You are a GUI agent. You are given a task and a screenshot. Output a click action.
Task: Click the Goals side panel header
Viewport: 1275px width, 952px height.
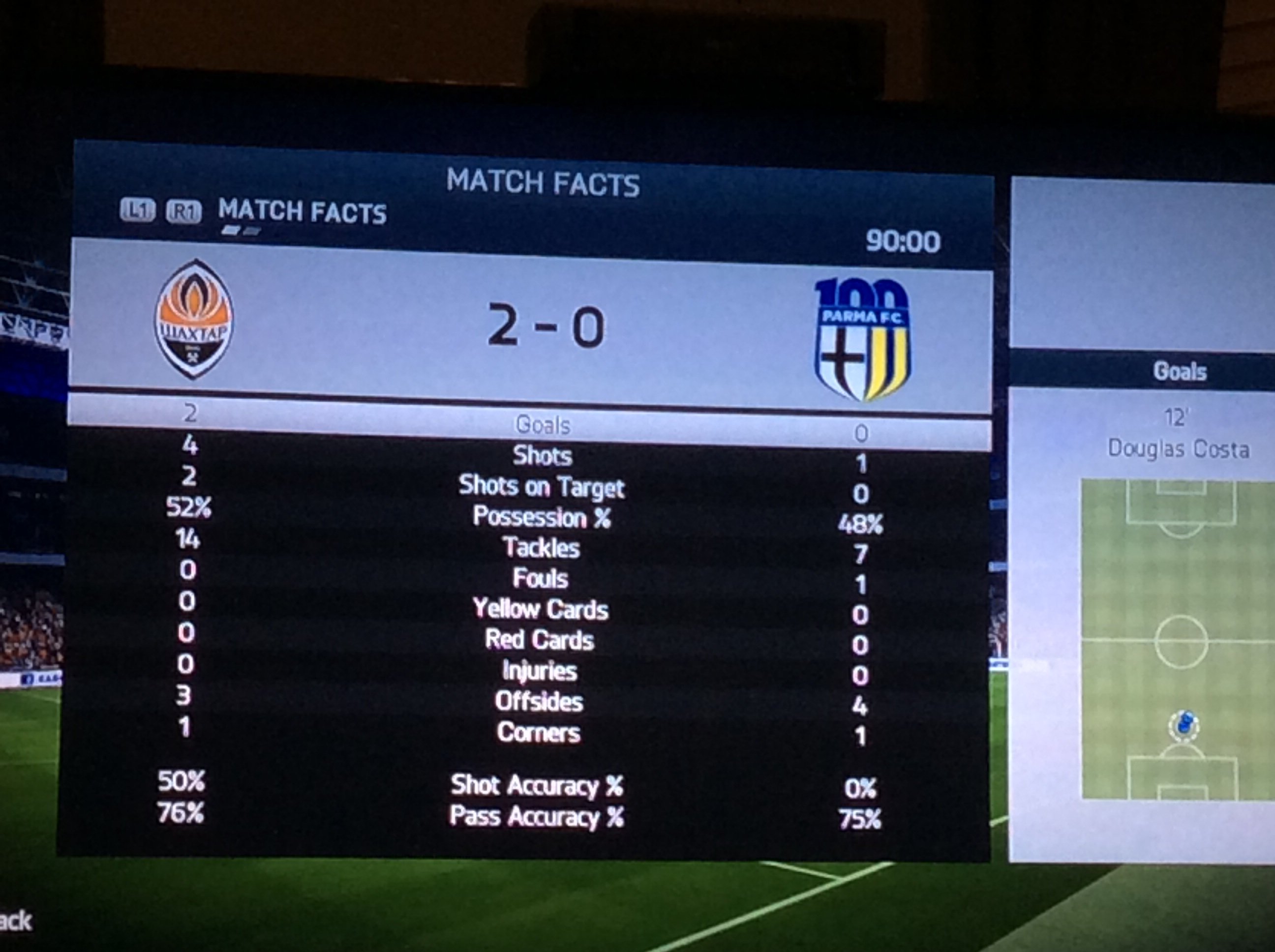pos(1179,372)
